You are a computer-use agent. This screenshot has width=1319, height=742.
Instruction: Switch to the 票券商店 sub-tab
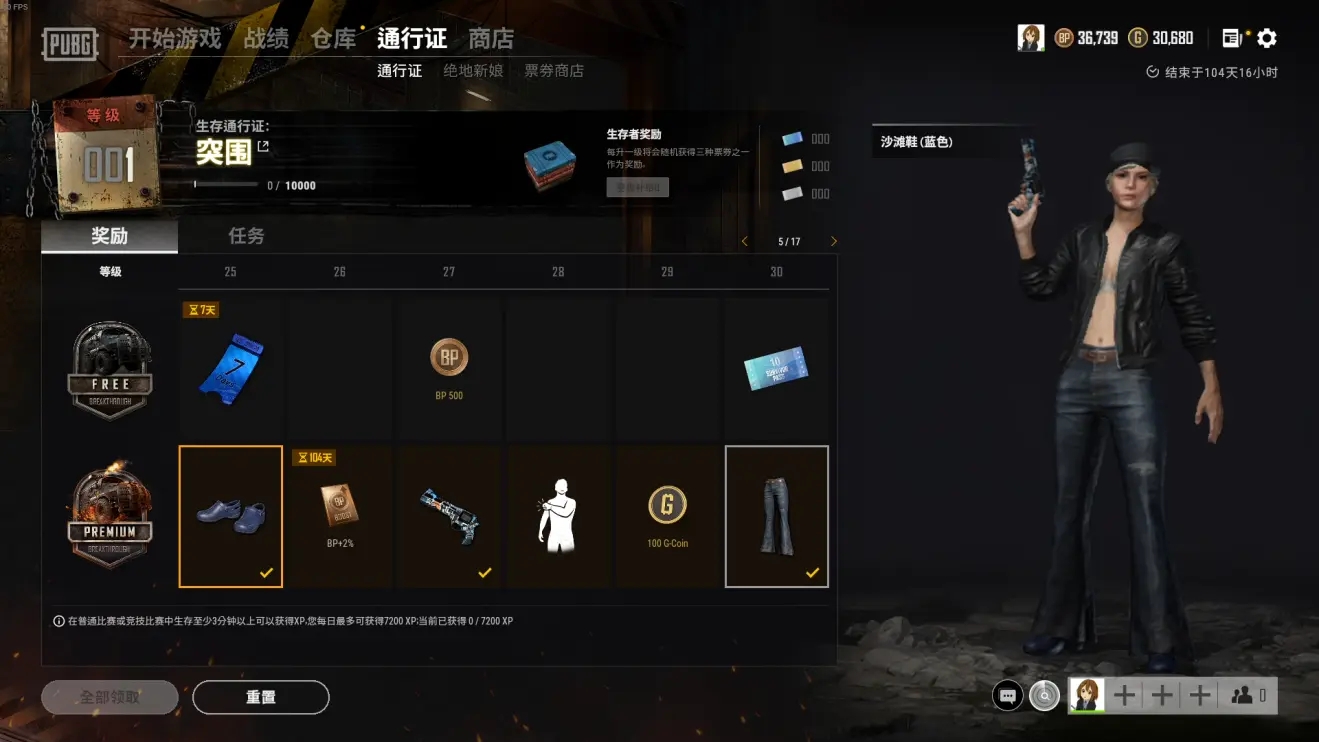click(554, 71)
